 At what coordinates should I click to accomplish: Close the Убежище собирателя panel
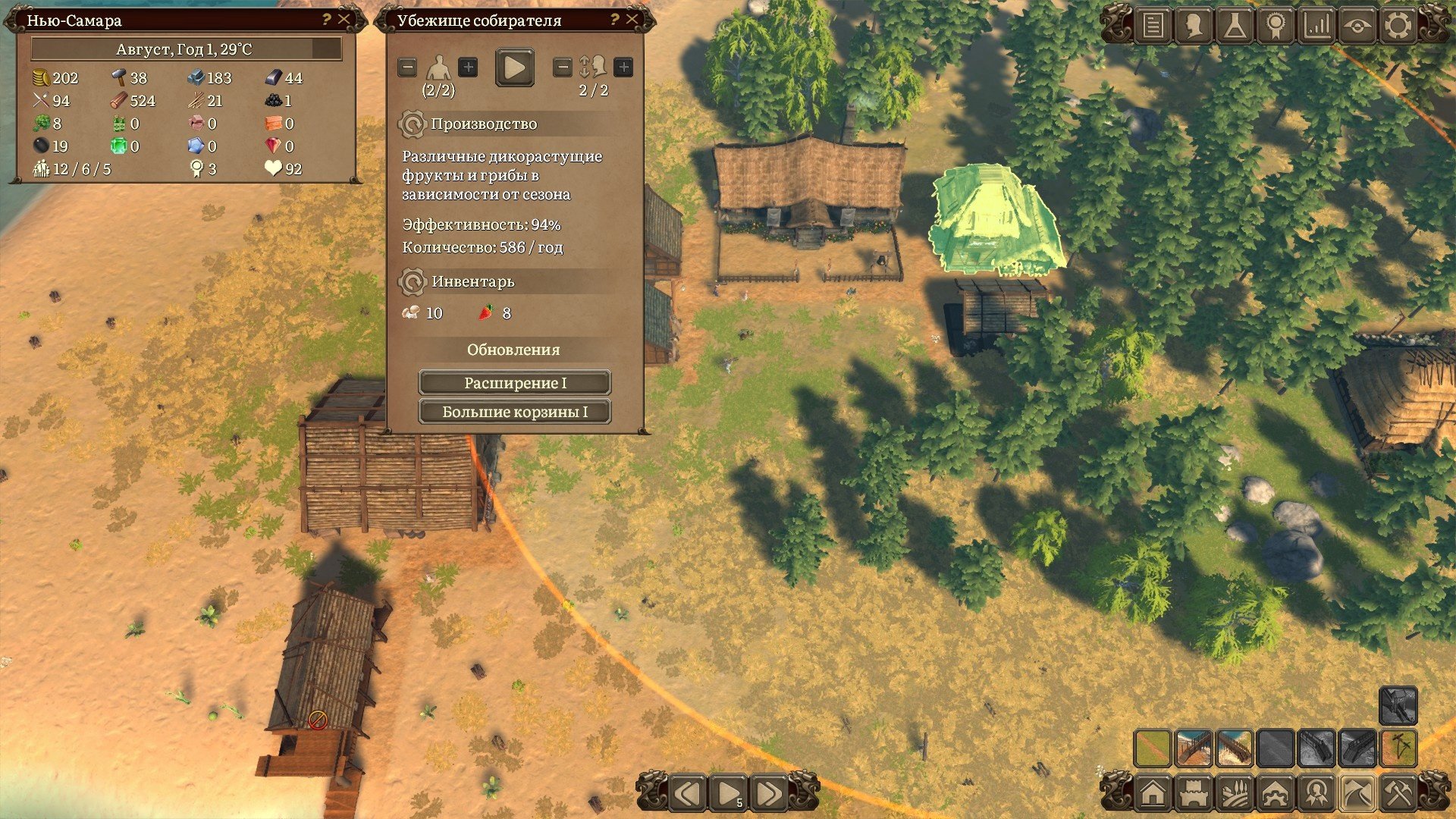(x=632, y=20)
